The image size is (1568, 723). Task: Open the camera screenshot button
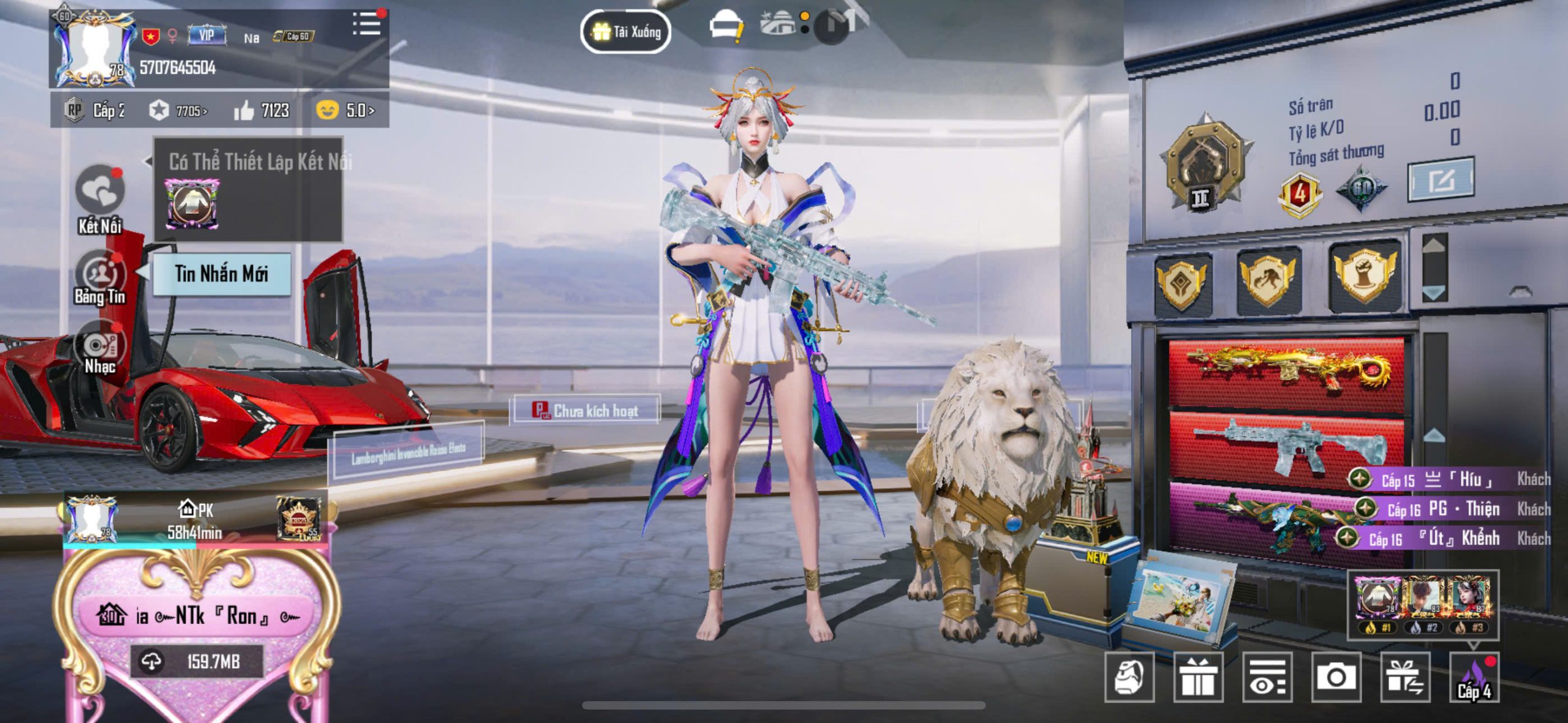(1336, 676)
